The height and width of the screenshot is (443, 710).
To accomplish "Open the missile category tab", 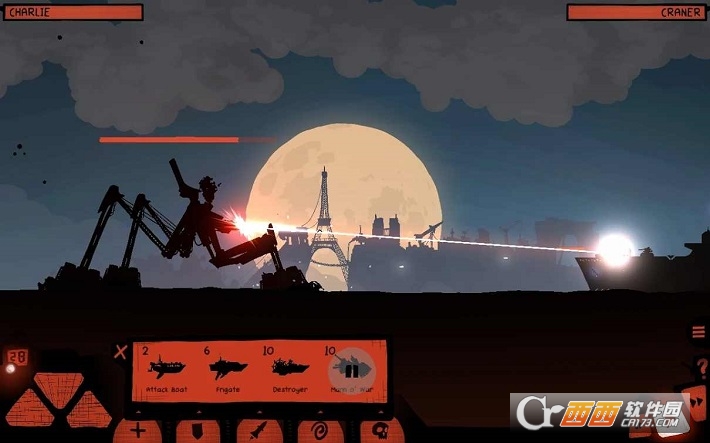I will click(259, 431).
